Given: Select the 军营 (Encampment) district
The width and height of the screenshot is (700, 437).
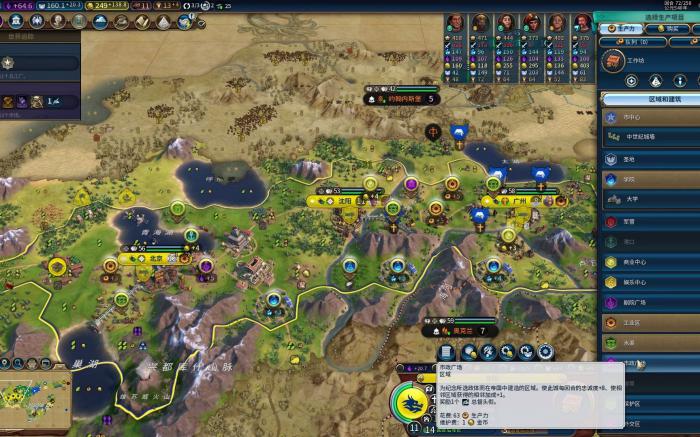Looking at the screenshot, I should [650, 221].
